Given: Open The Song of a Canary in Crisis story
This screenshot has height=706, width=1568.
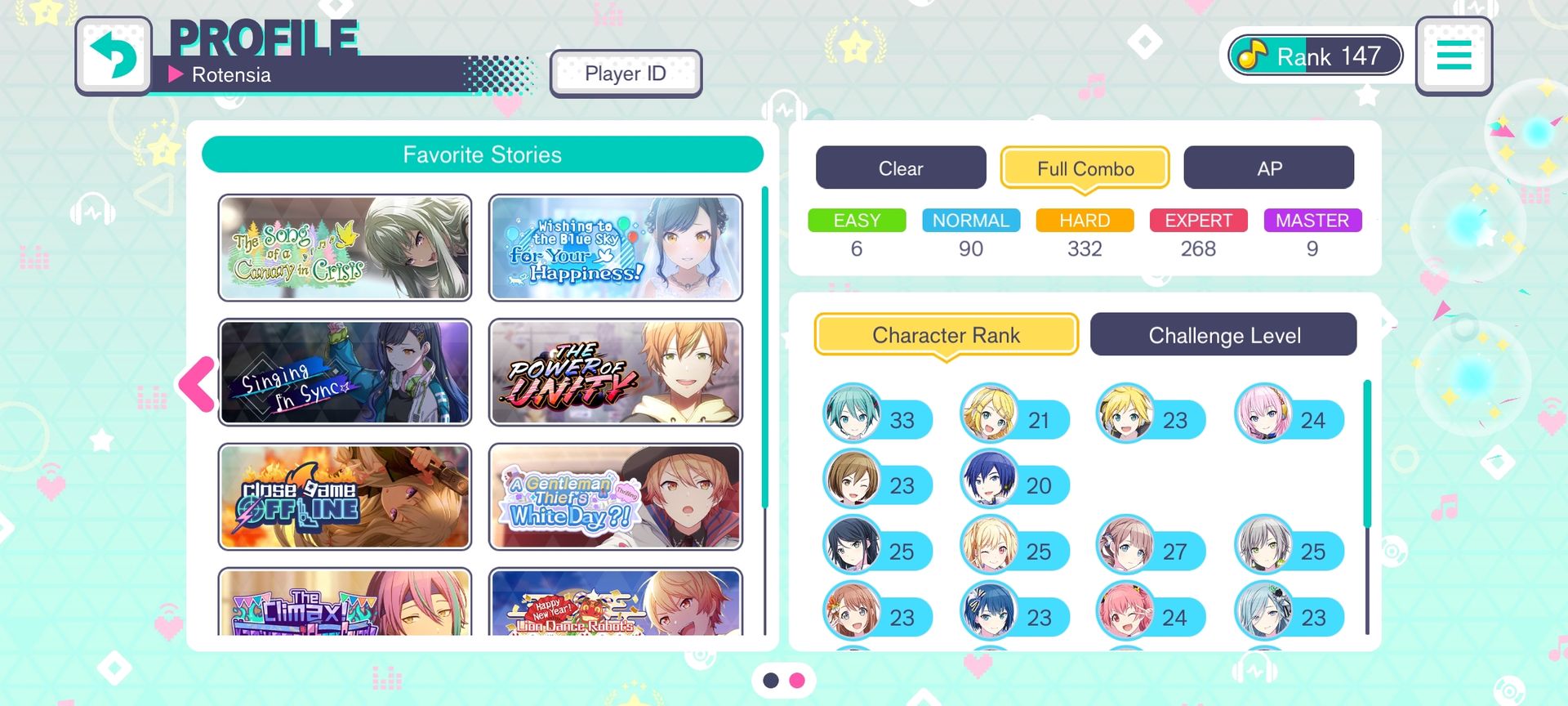Looking at the screenshot, I should coord(345,248).
